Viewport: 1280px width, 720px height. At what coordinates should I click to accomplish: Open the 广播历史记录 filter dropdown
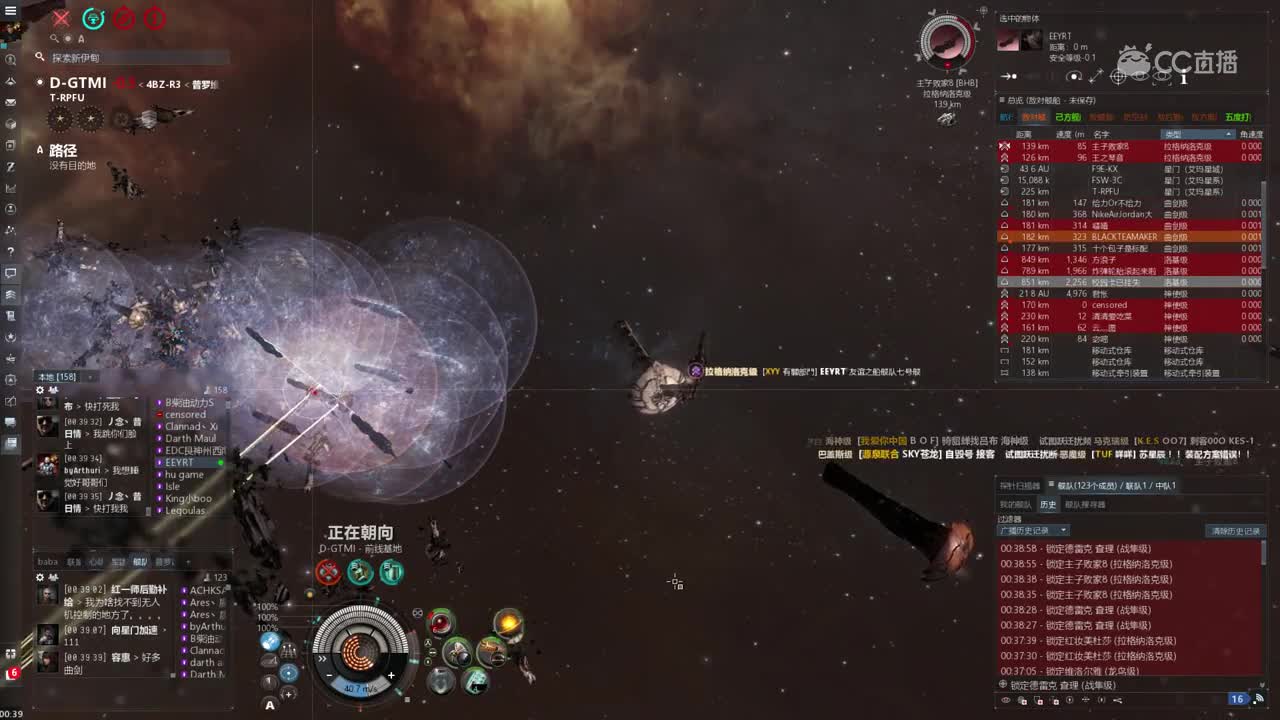[1034, 531]
